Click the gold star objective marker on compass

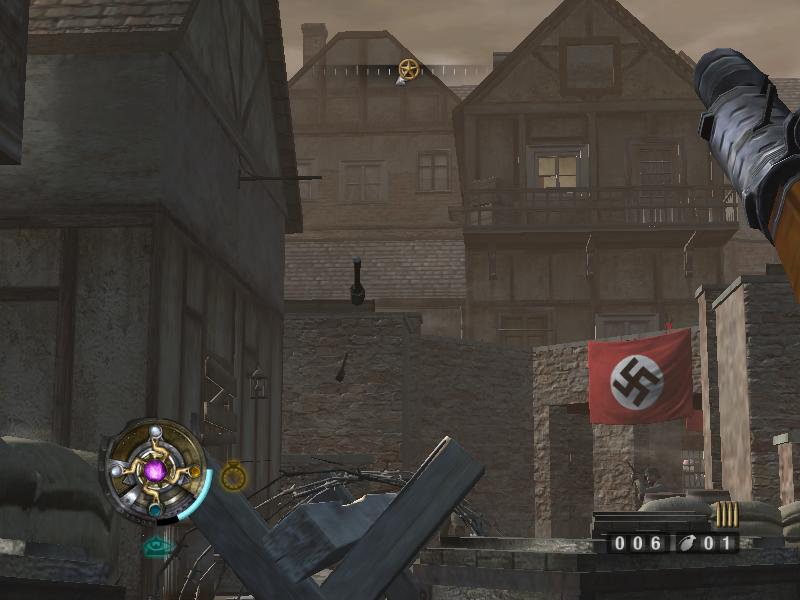click(x=408, y=68)
